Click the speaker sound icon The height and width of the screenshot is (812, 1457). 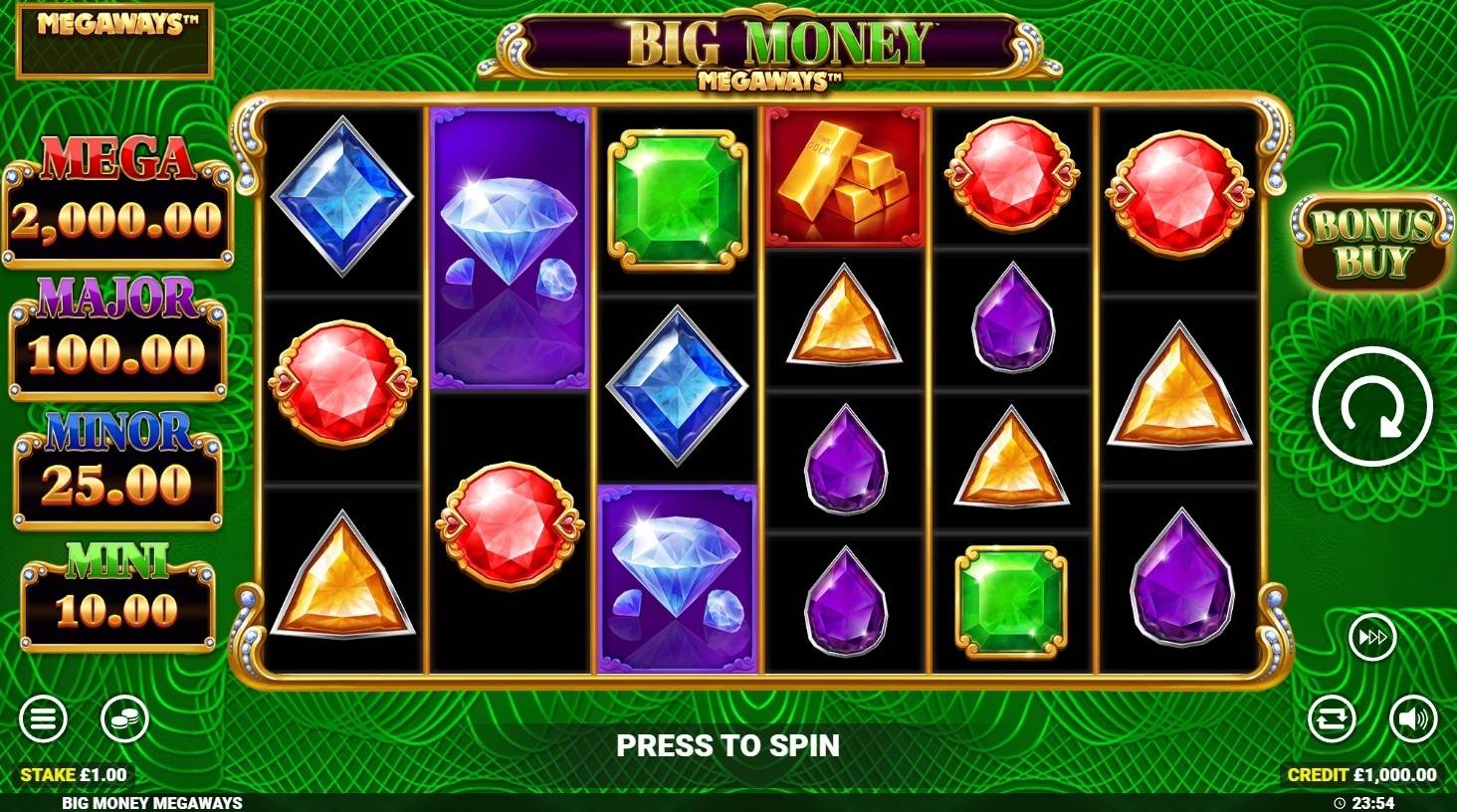(x=1413, y=718)
